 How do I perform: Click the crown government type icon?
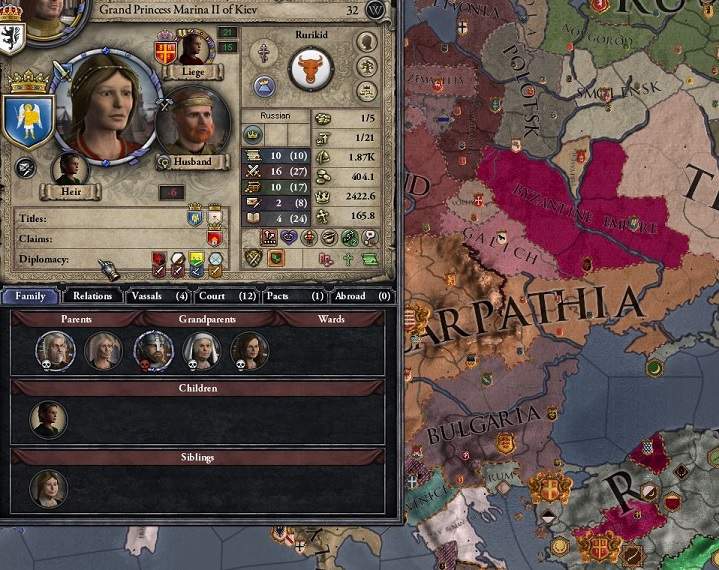(x=253, y=134)
